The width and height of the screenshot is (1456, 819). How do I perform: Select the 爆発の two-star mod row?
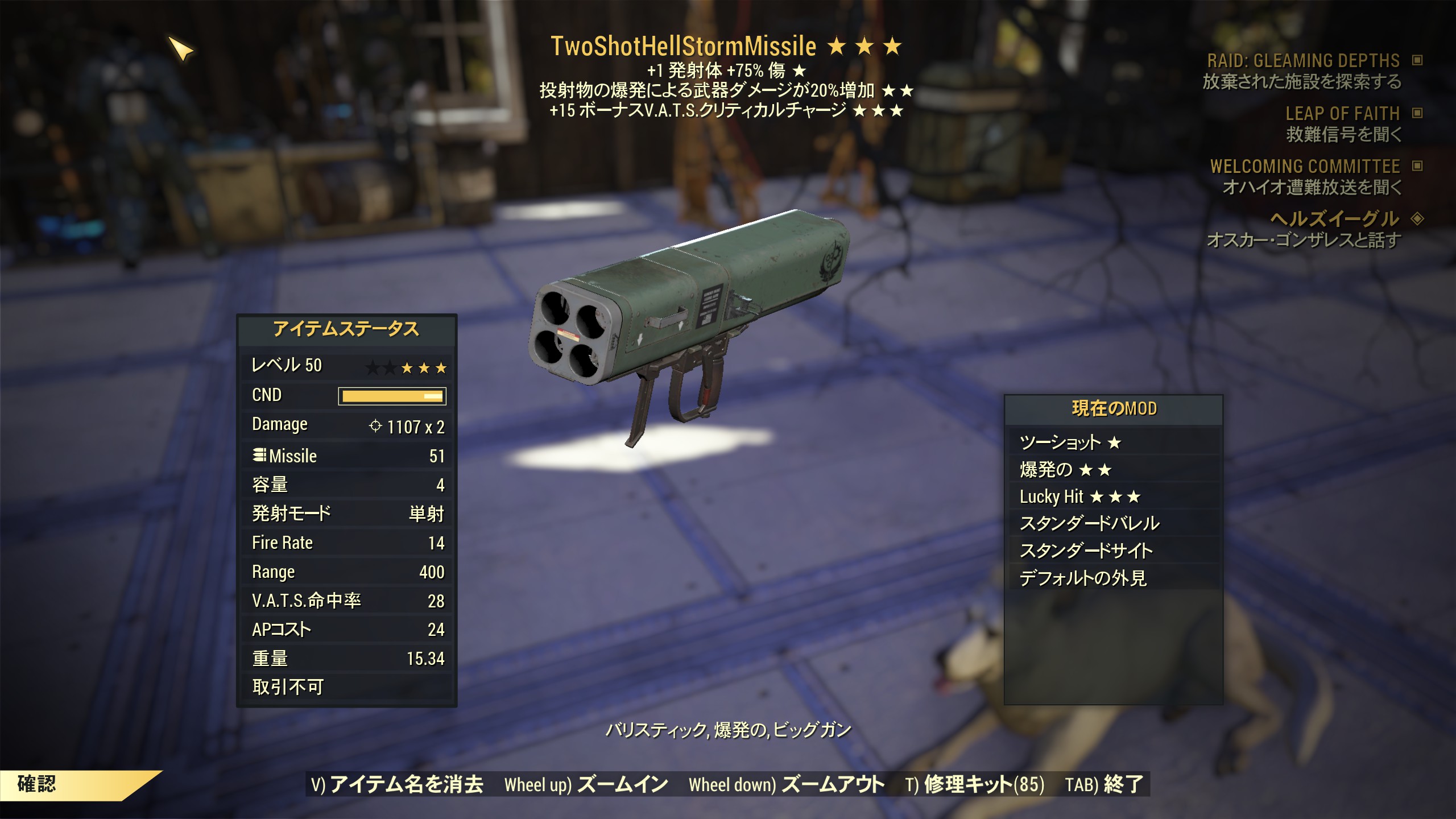(1113, 470)
